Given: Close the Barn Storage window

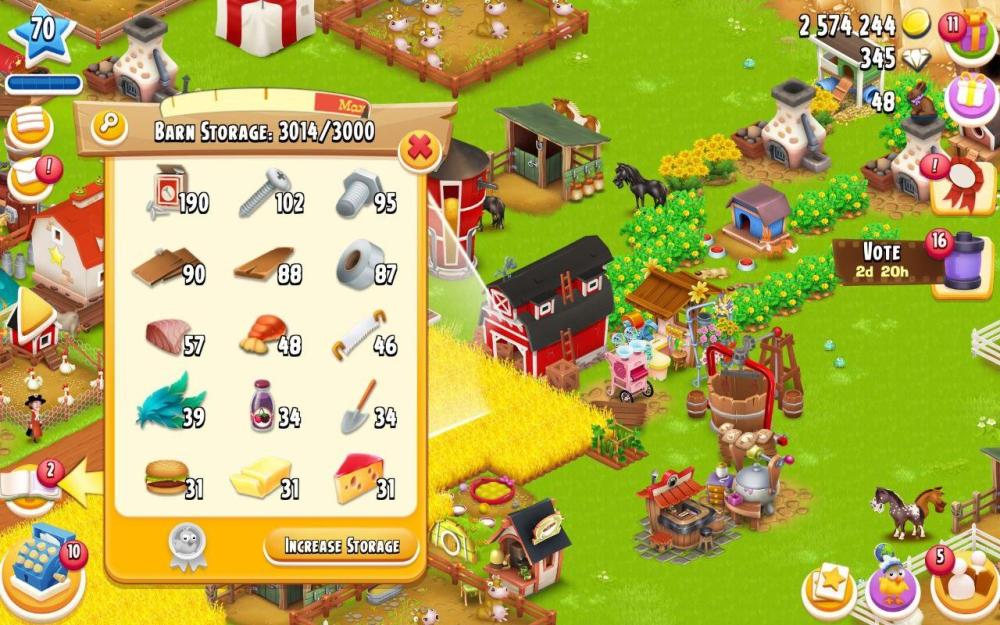Looking at the screenshot, I should point(420,151).
